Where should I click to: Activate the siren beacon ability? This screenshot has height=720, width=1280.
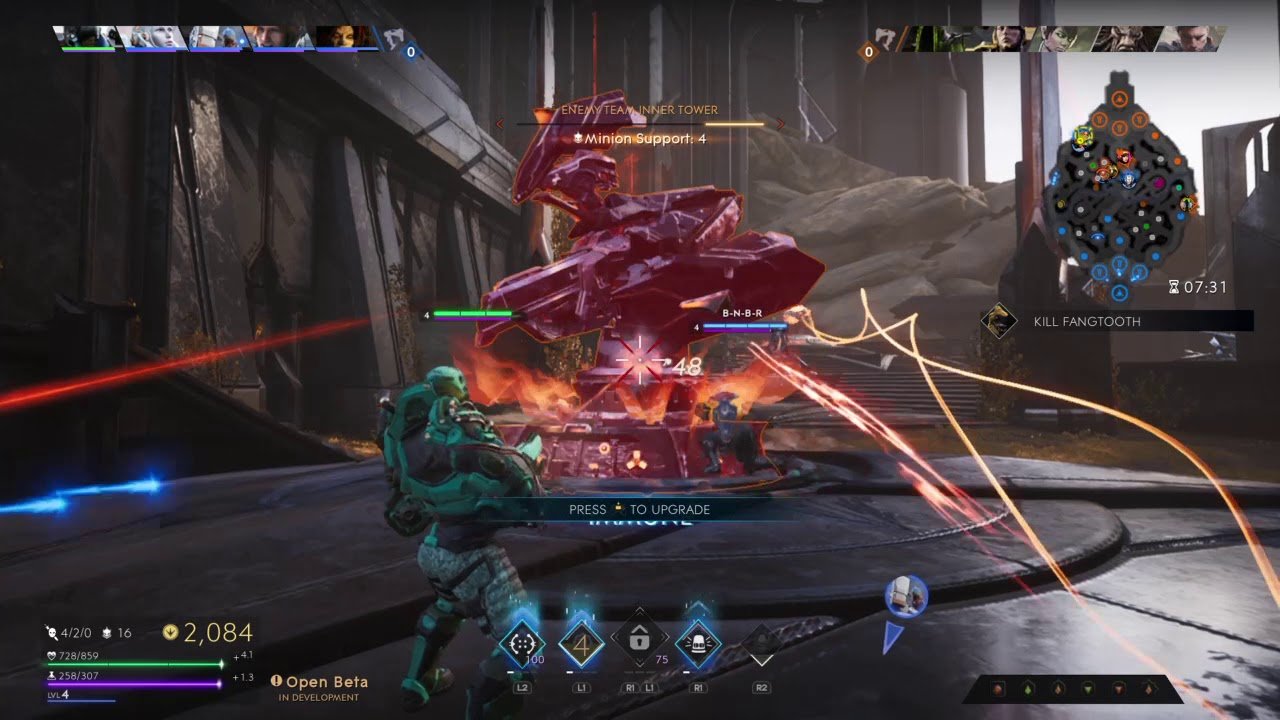[x=698, y=643]
